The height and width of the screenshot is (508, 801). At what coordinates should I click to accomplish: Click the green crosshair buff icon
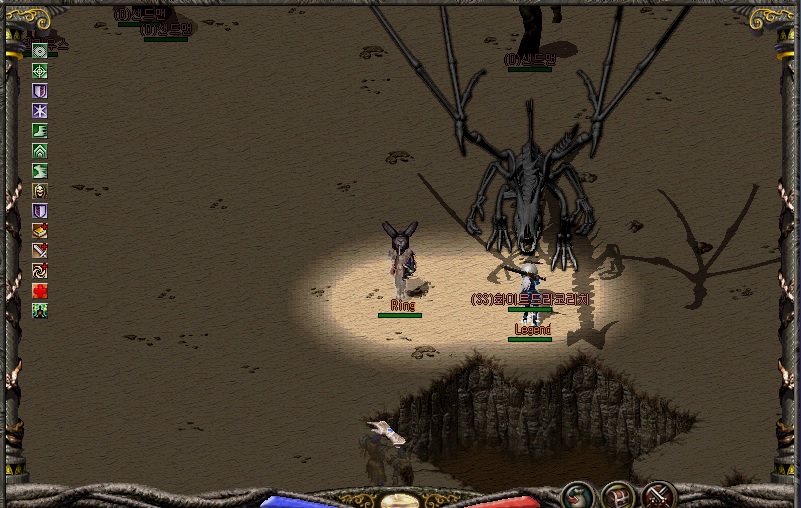[40, 71]
